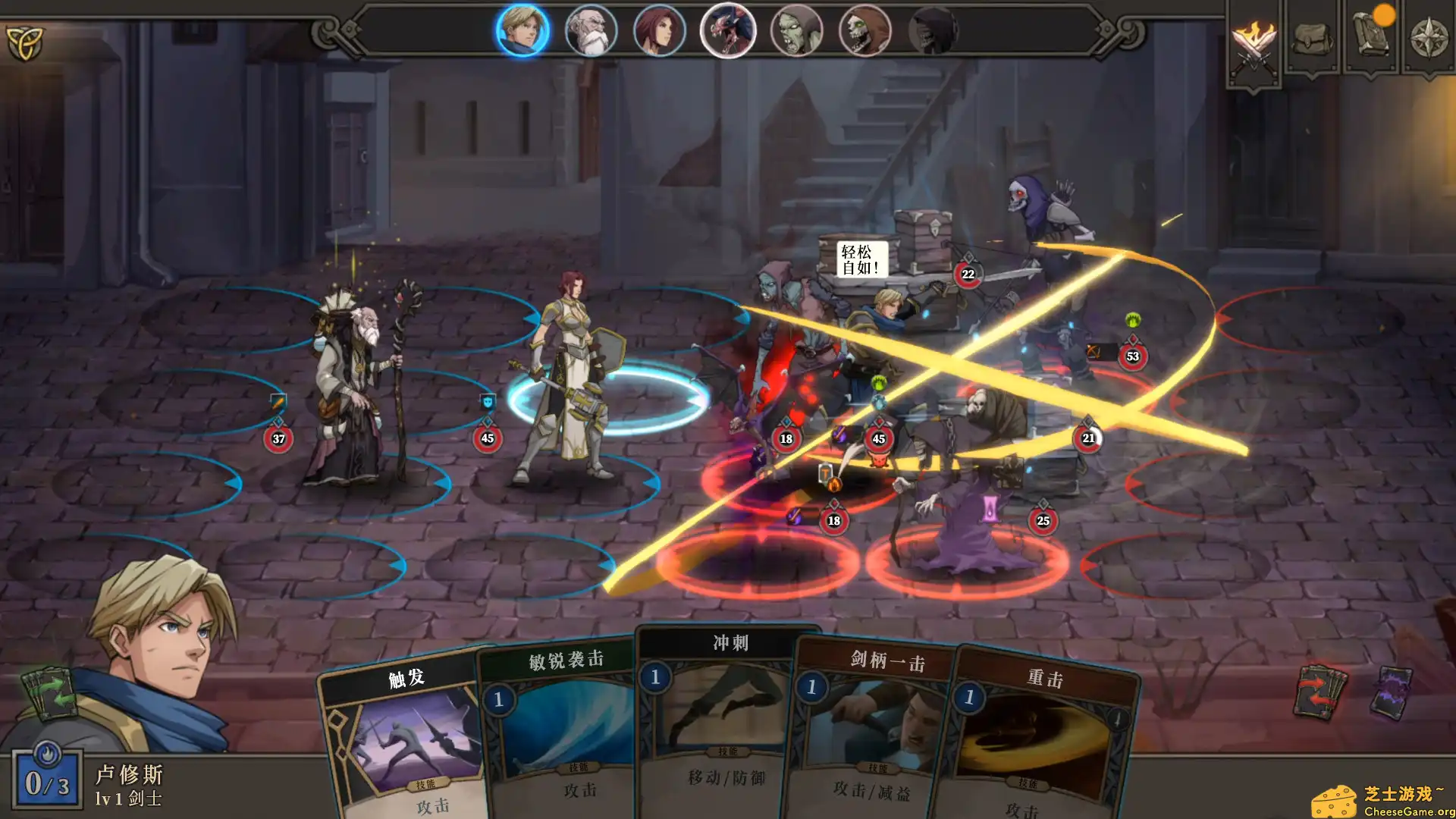Select the draw pile with green arrows

50,695
